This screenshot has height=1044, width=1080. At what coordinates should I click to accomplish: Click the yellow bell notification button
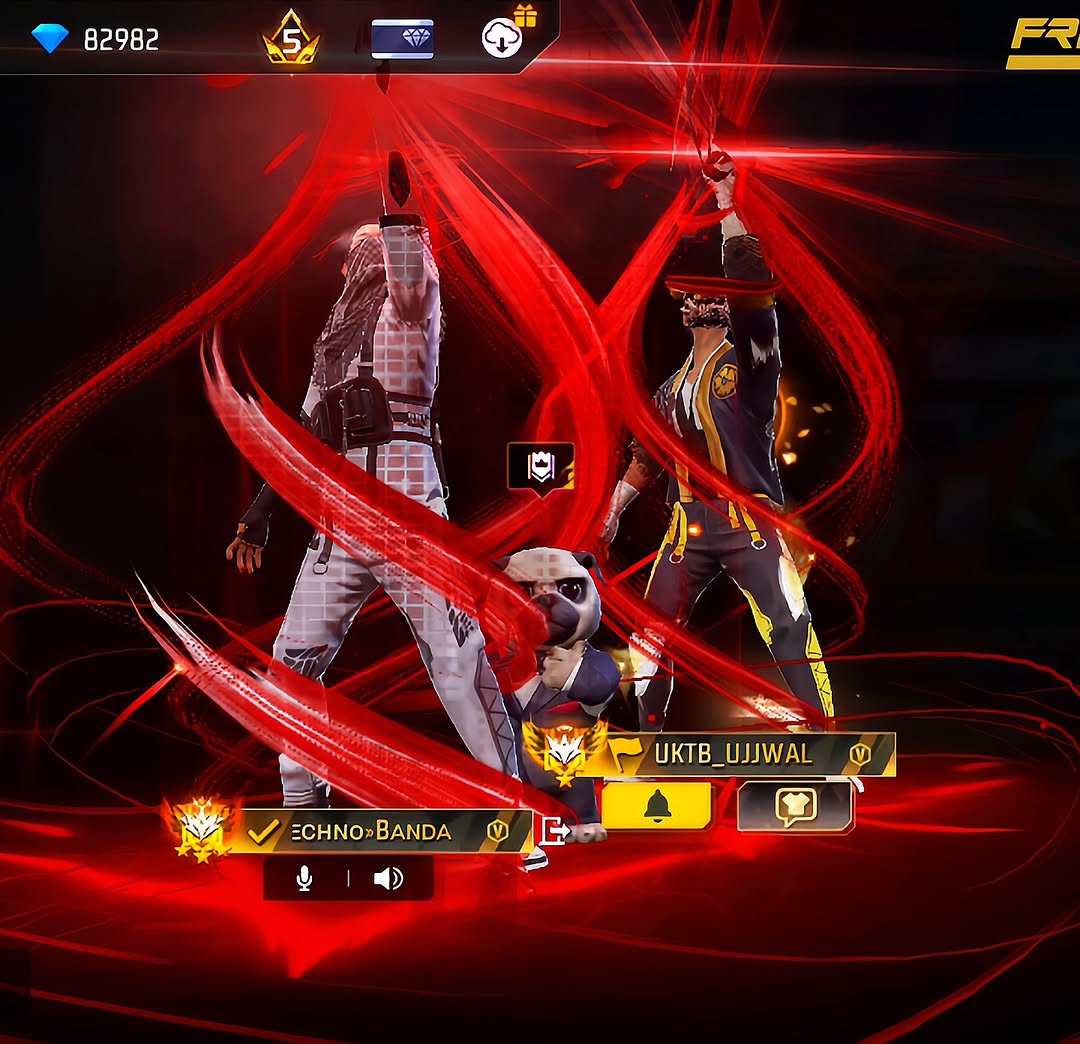(657, 806)
